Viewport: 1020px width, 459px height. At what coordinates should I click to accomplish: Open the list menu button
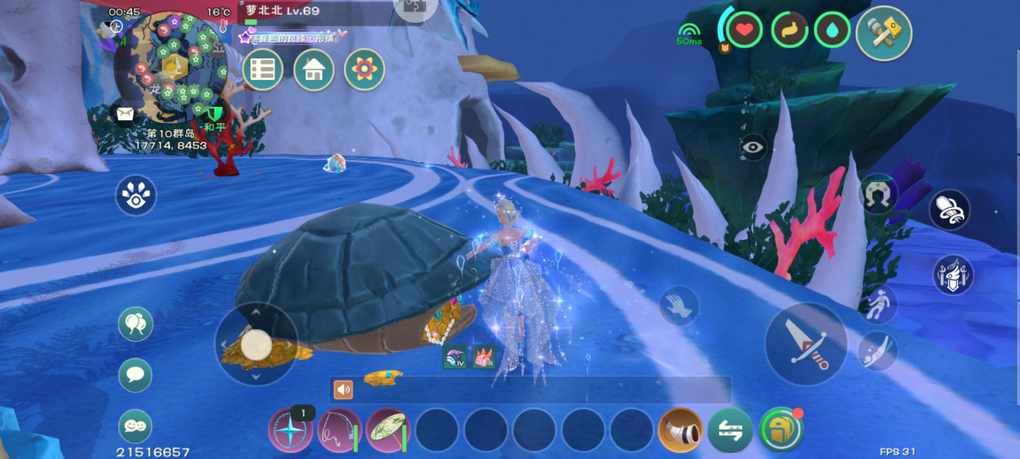(x=263, y=70)
